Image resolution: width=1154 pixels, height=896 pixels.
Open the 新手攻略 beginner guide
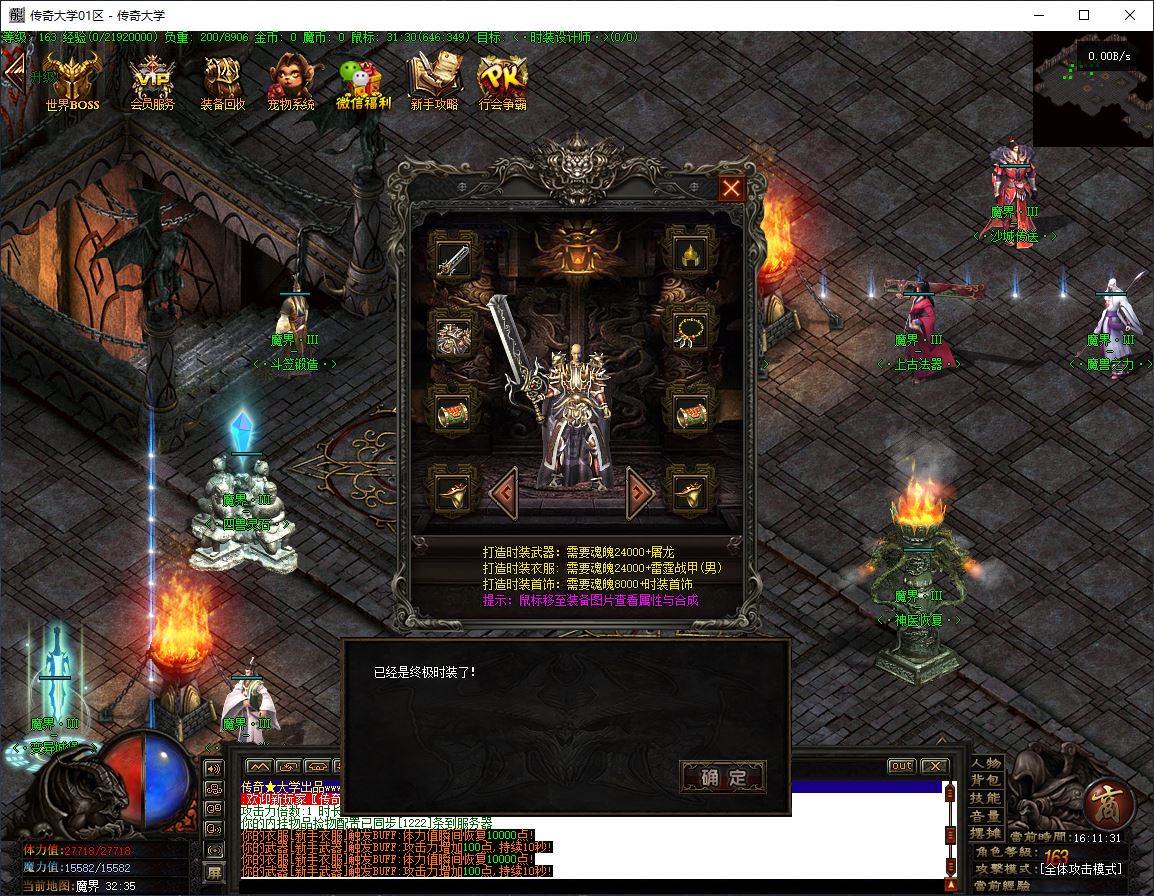433,82
